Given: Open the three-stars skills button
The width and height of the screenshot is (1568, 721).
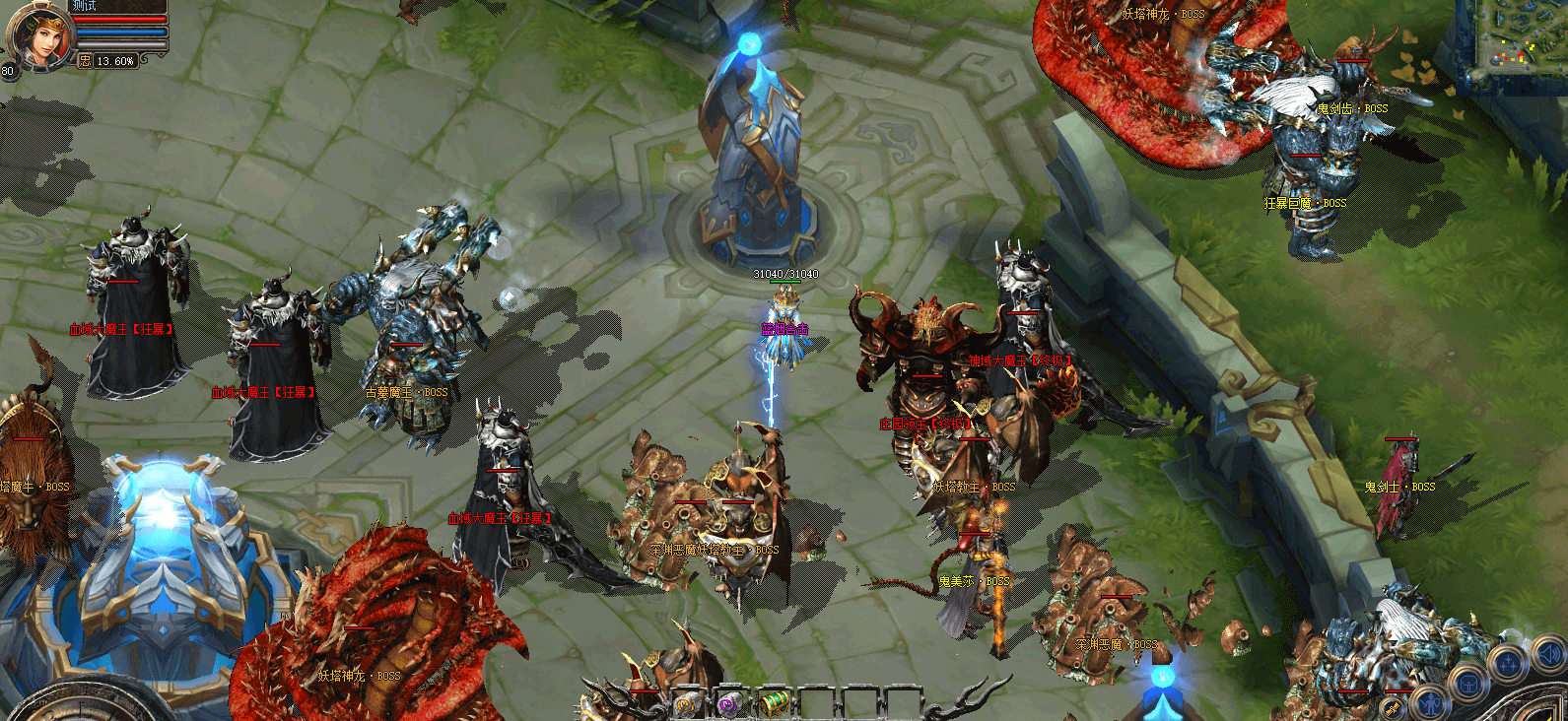Looking at the screenshot, I should coord(1508,663).
